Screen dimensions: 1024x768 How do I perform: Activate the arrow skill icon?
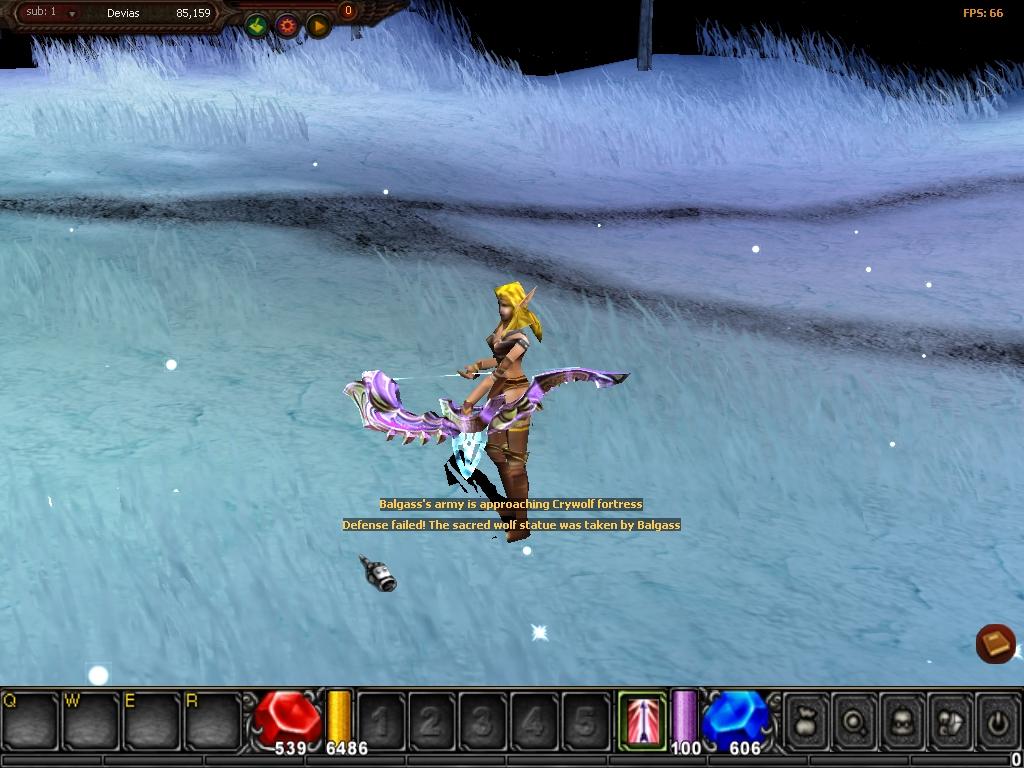(640, 718)
